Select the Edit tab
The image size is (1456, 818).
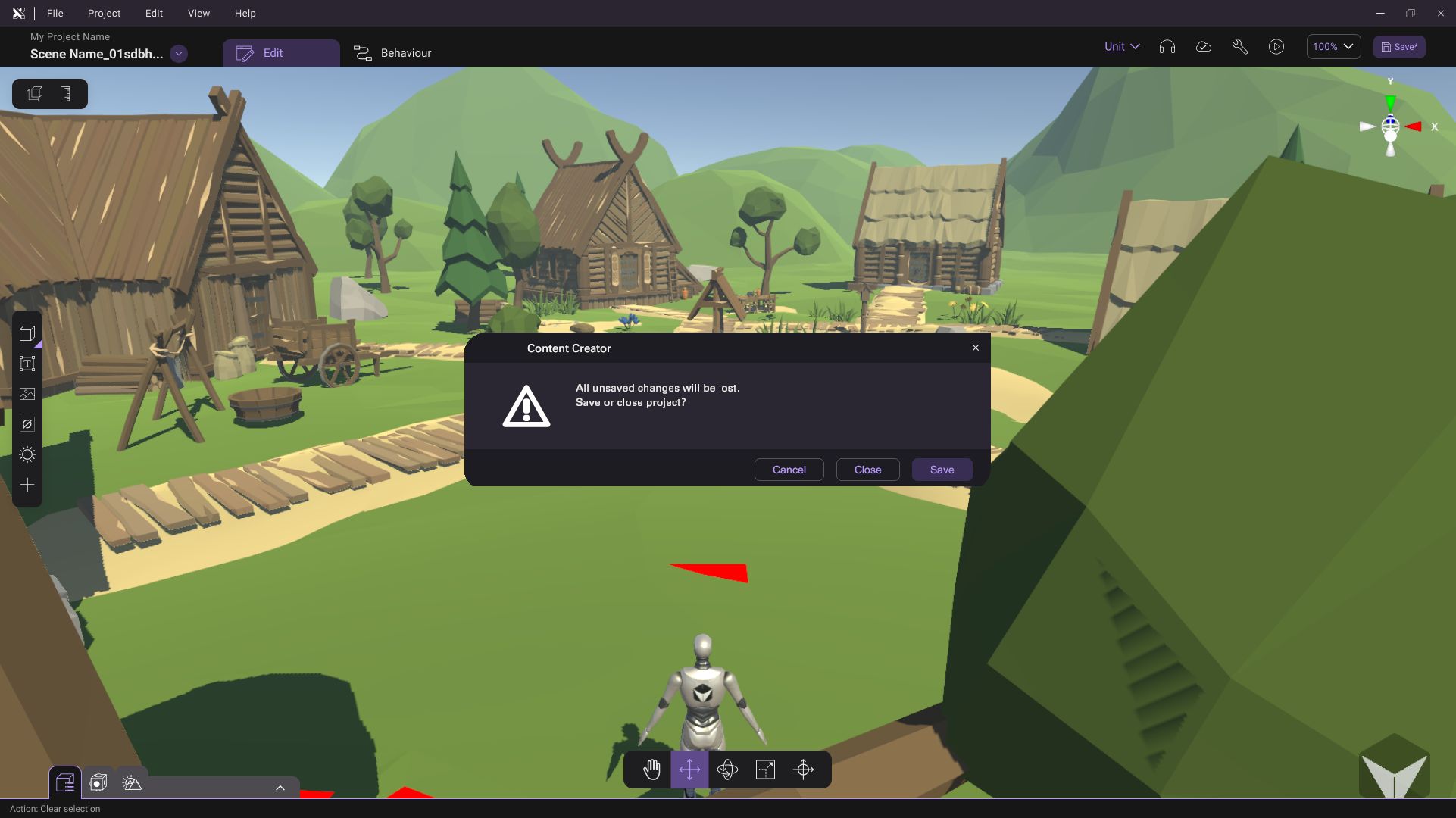tap(280, 53)
